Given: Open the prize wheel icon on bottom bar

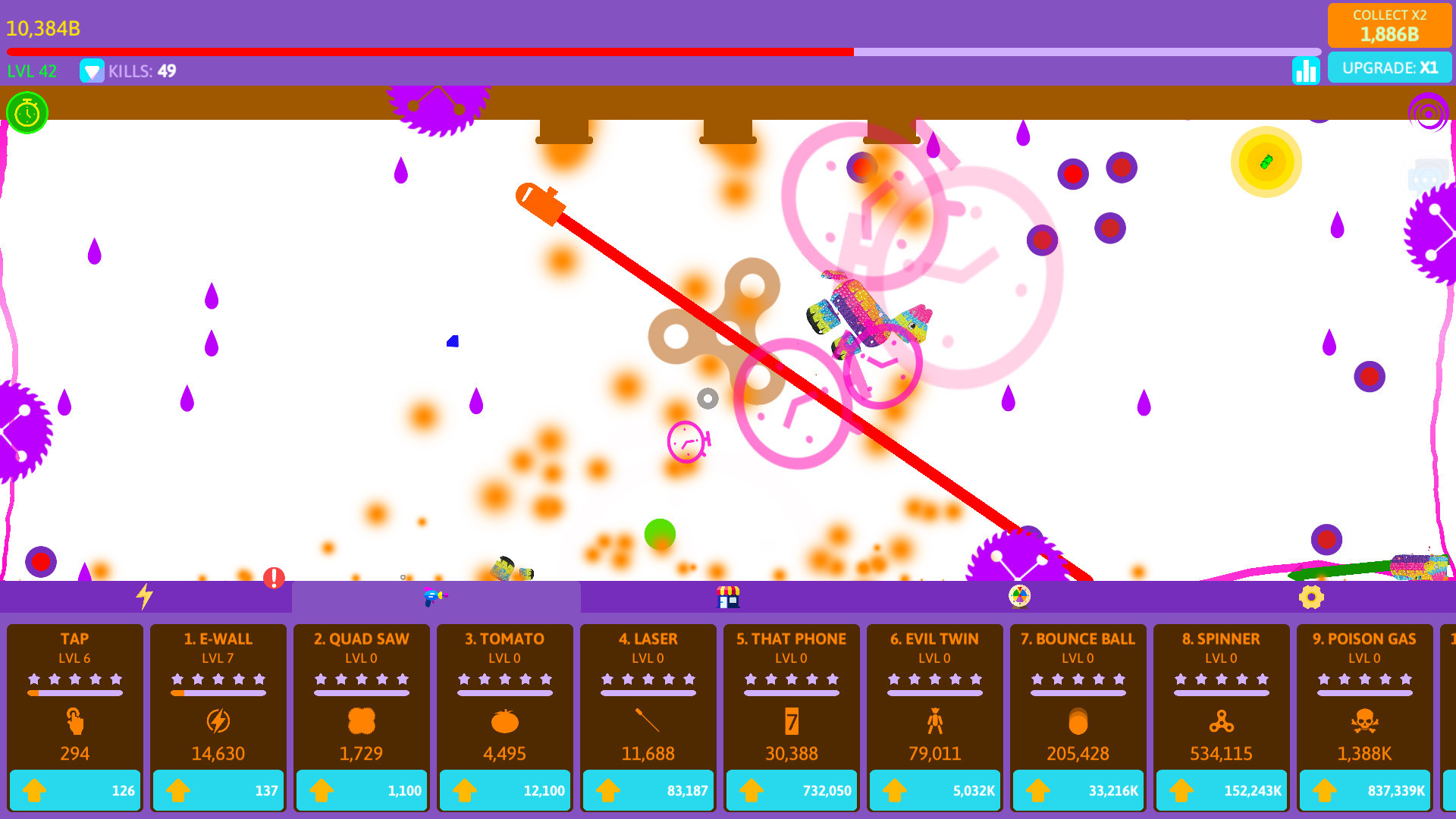Looking at the screenshot, I should (1019, 597).
